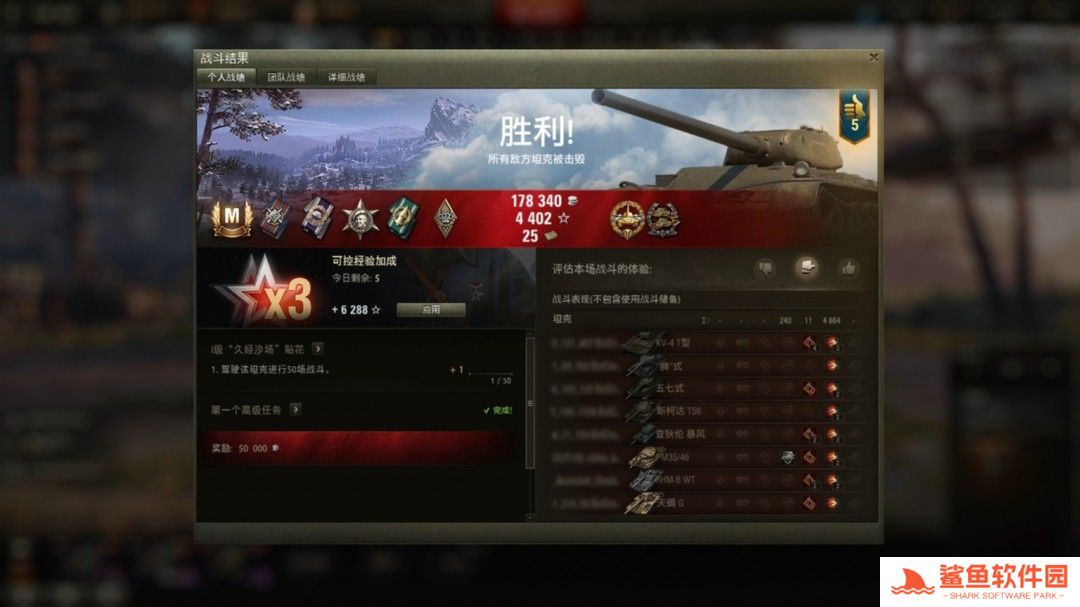Close the battle results window
The width and height of the screenshot is (1080, 607).
pyautogui.click(x=874, y=58)
